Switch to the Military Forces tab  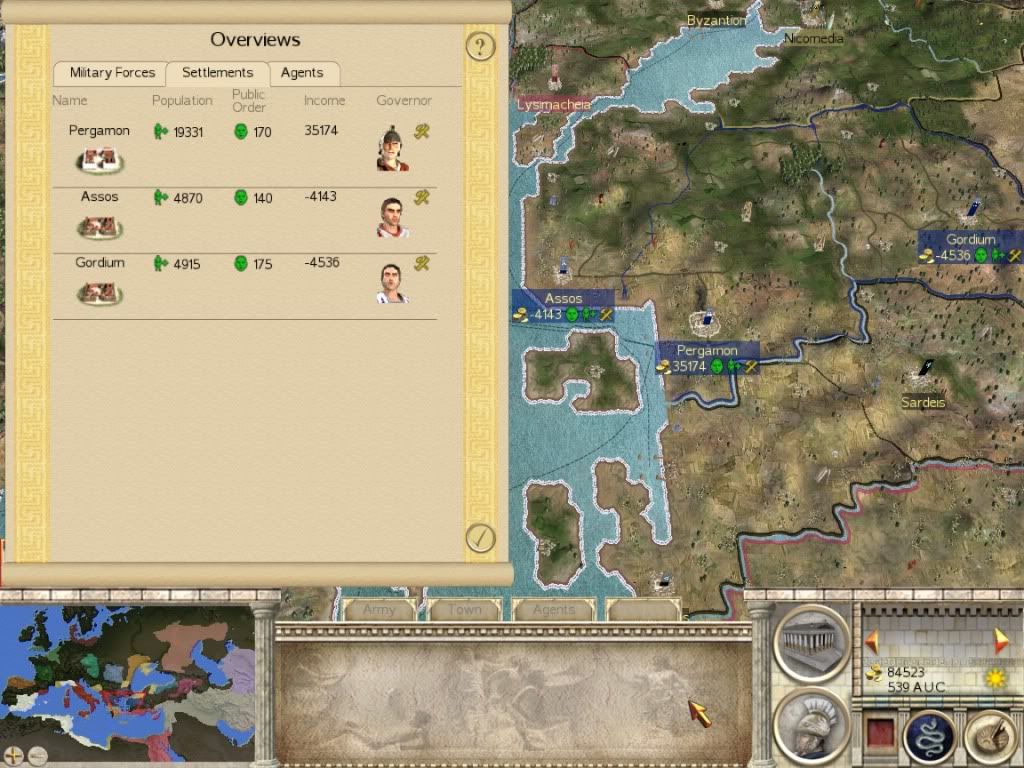112,73
